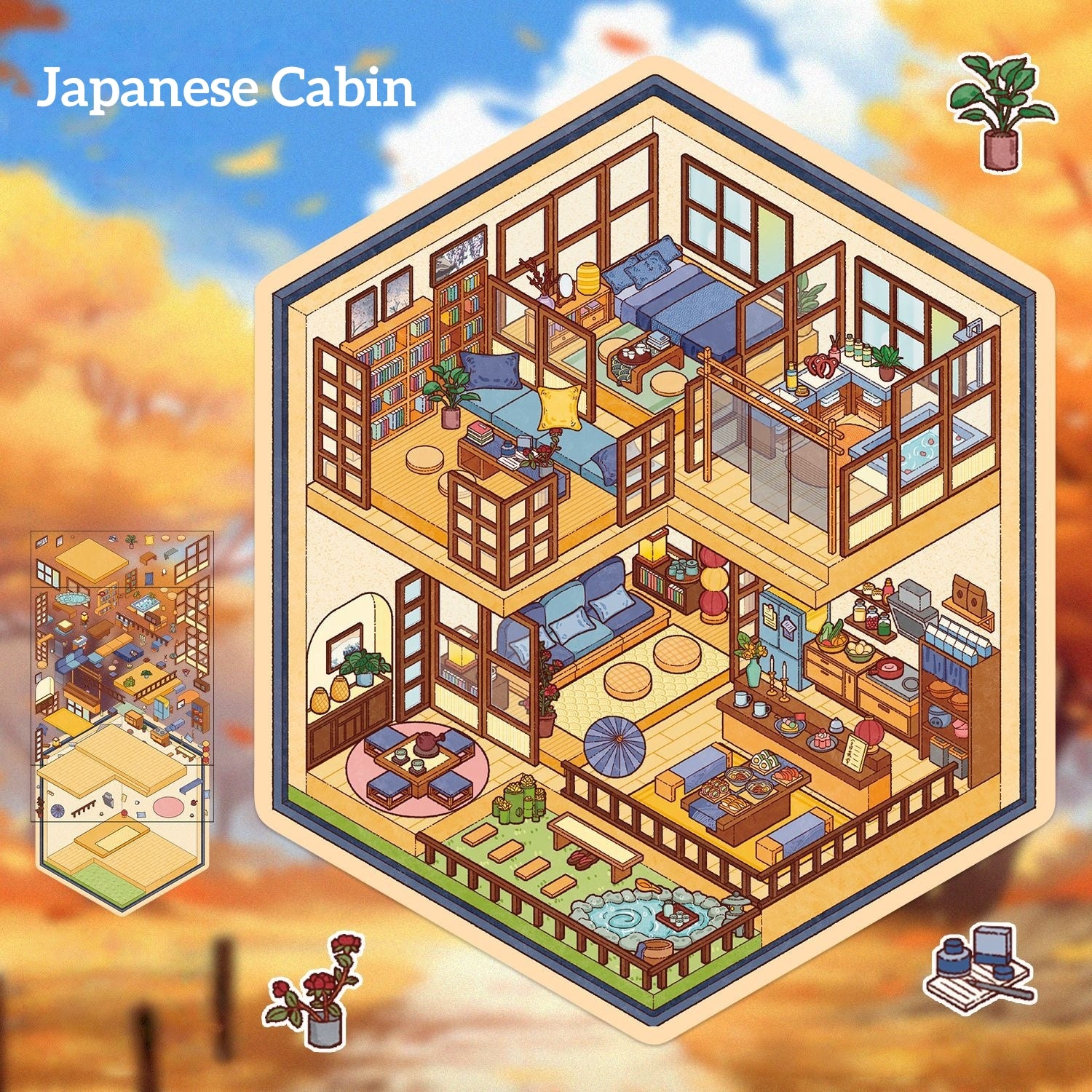Select the green potted plant sticker

coord(1001,111)
